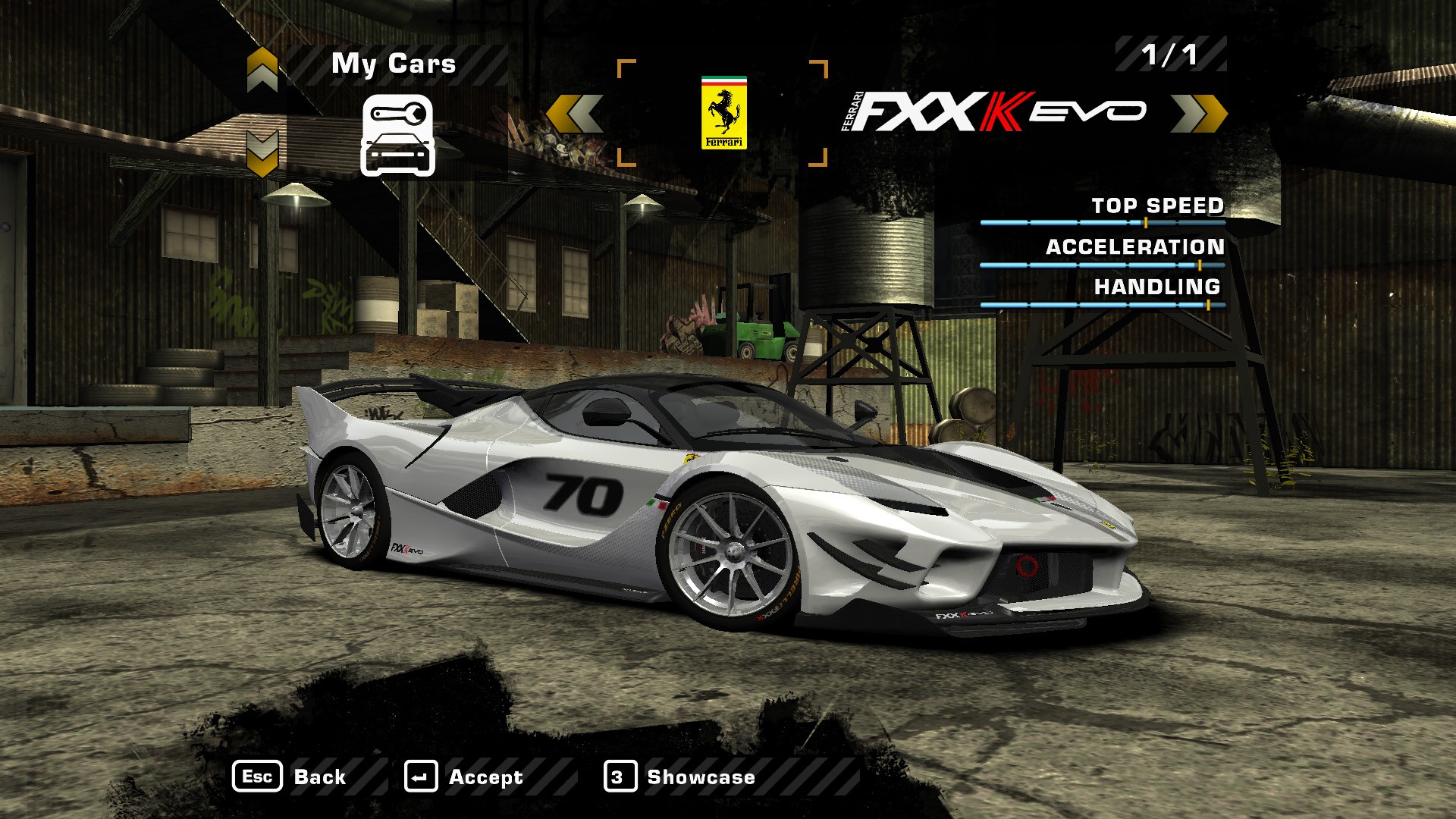Select the My Cars garage icon
The height and width of the screenshot is (819, 1456).
pos(397,136)
